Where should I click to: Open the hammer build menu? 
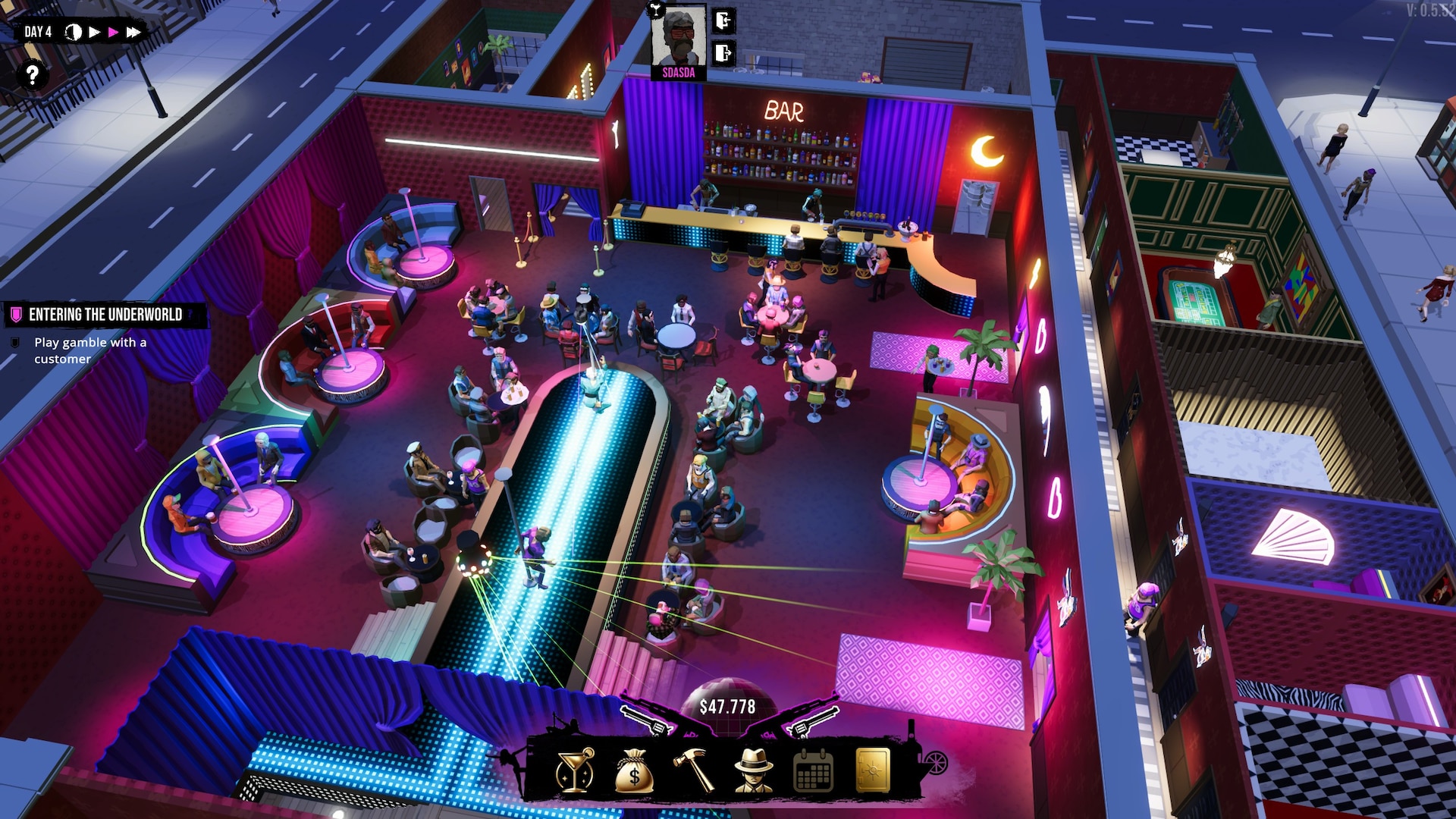click(693, 770)
